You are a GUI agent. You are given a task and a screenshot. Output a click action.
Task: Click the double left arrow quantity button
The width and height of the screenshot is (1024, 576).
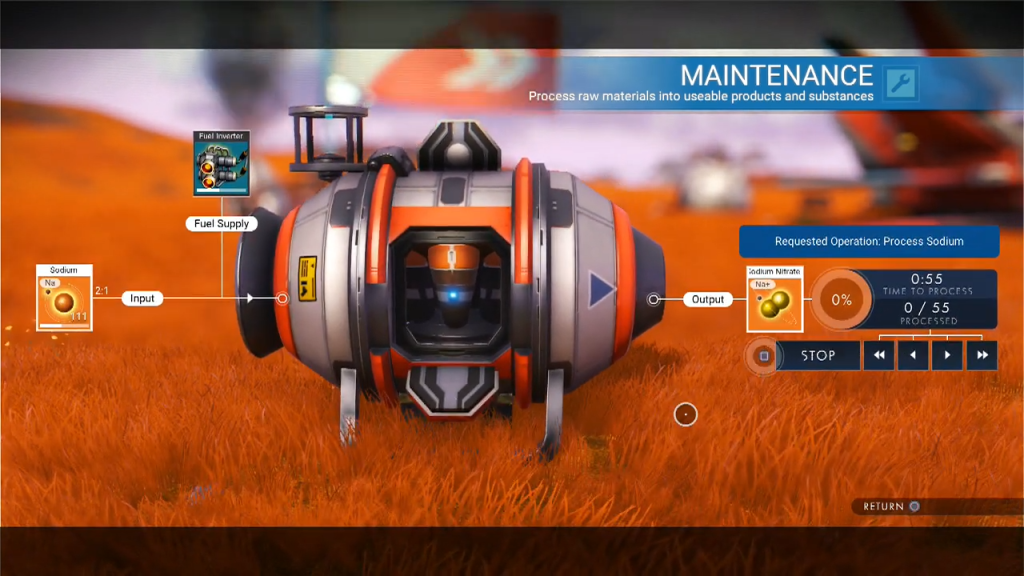pyautogui.click(x=878, y=355)
